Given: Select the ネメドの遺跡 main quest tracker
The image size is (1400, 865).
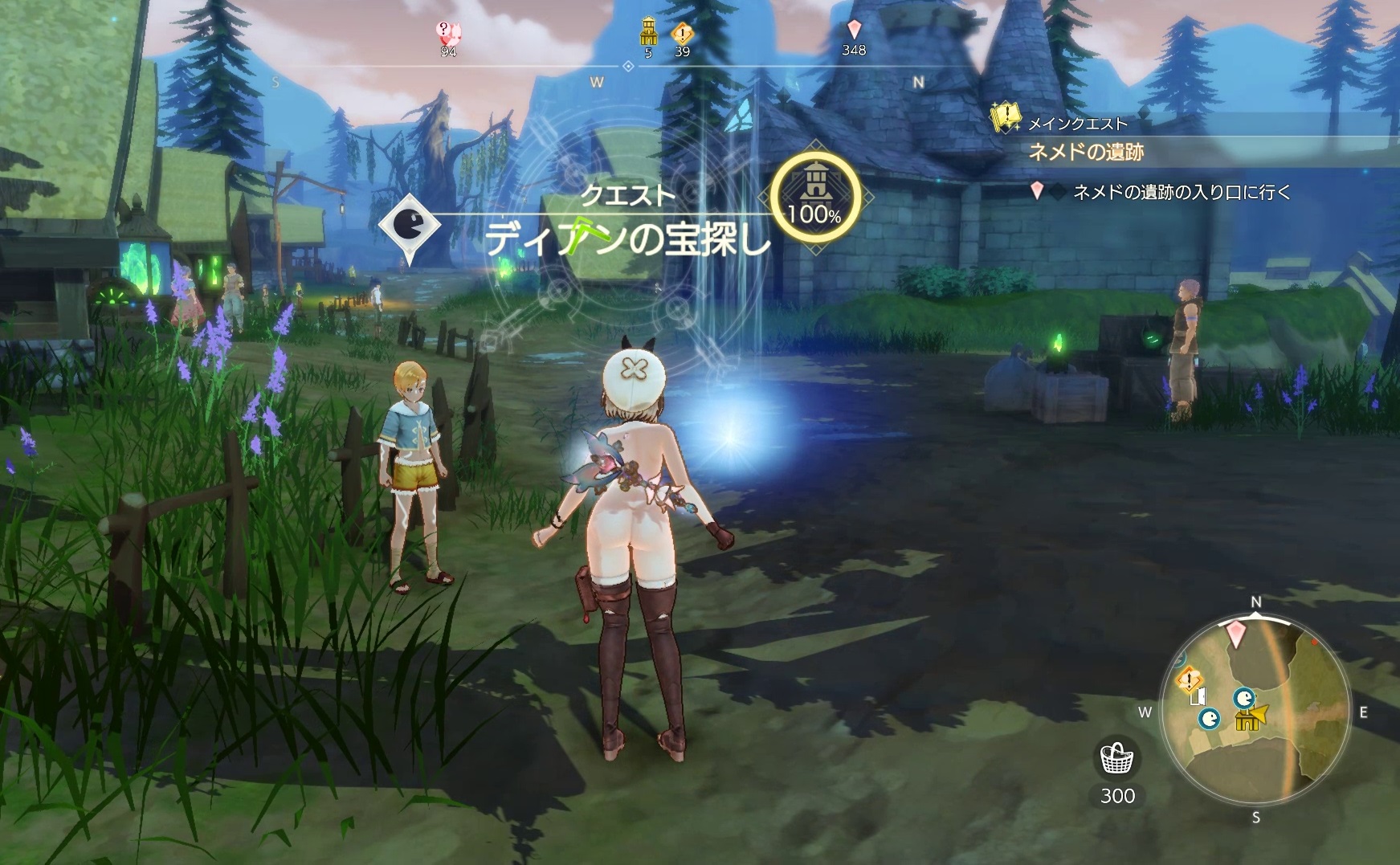Looking at the screenshot, I should tap(1086, 152).
